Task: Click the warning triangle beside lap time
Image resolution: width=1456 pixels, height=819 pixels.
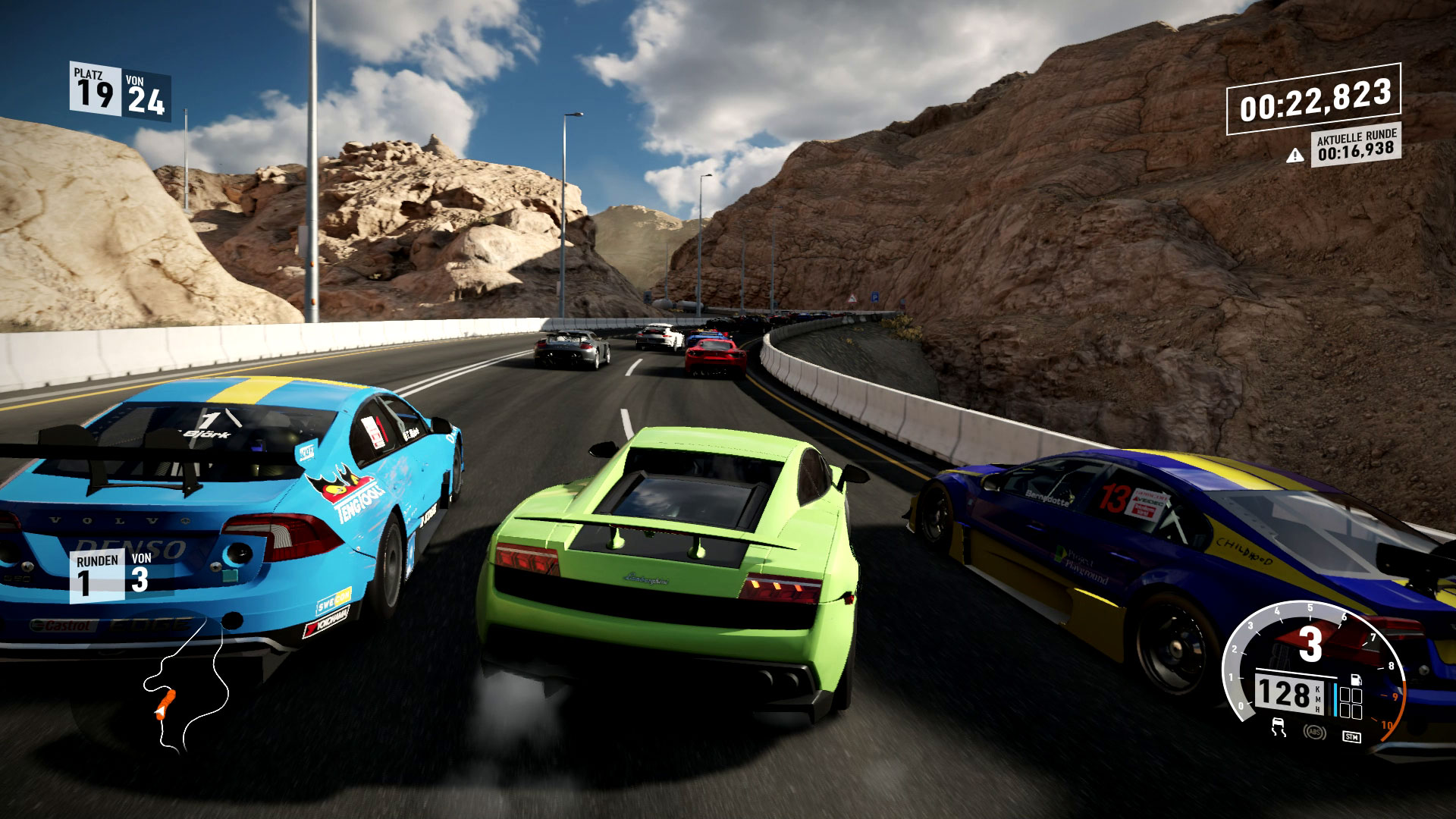Action: pyautogui.click(x=1295, y=155)
